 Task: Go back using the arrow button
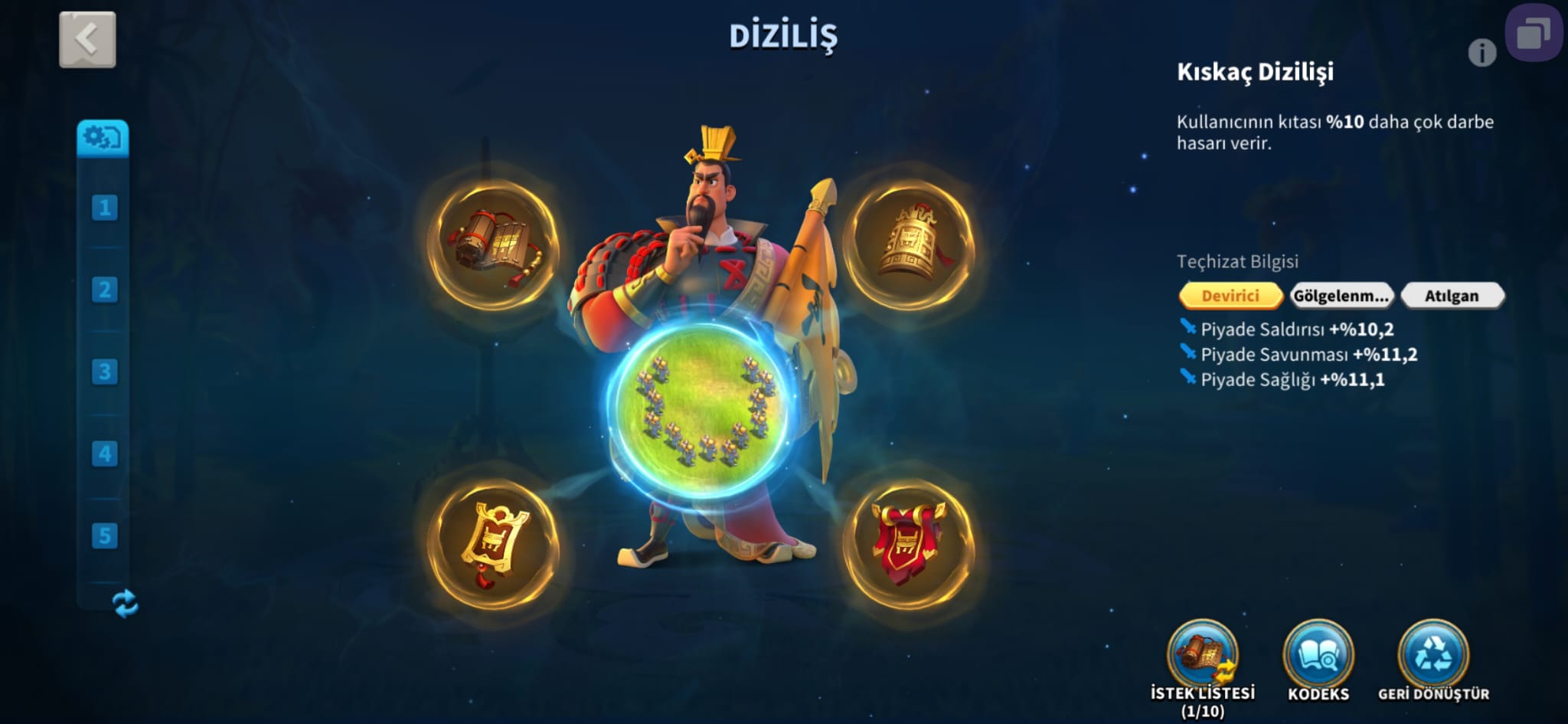click(87, 39)
